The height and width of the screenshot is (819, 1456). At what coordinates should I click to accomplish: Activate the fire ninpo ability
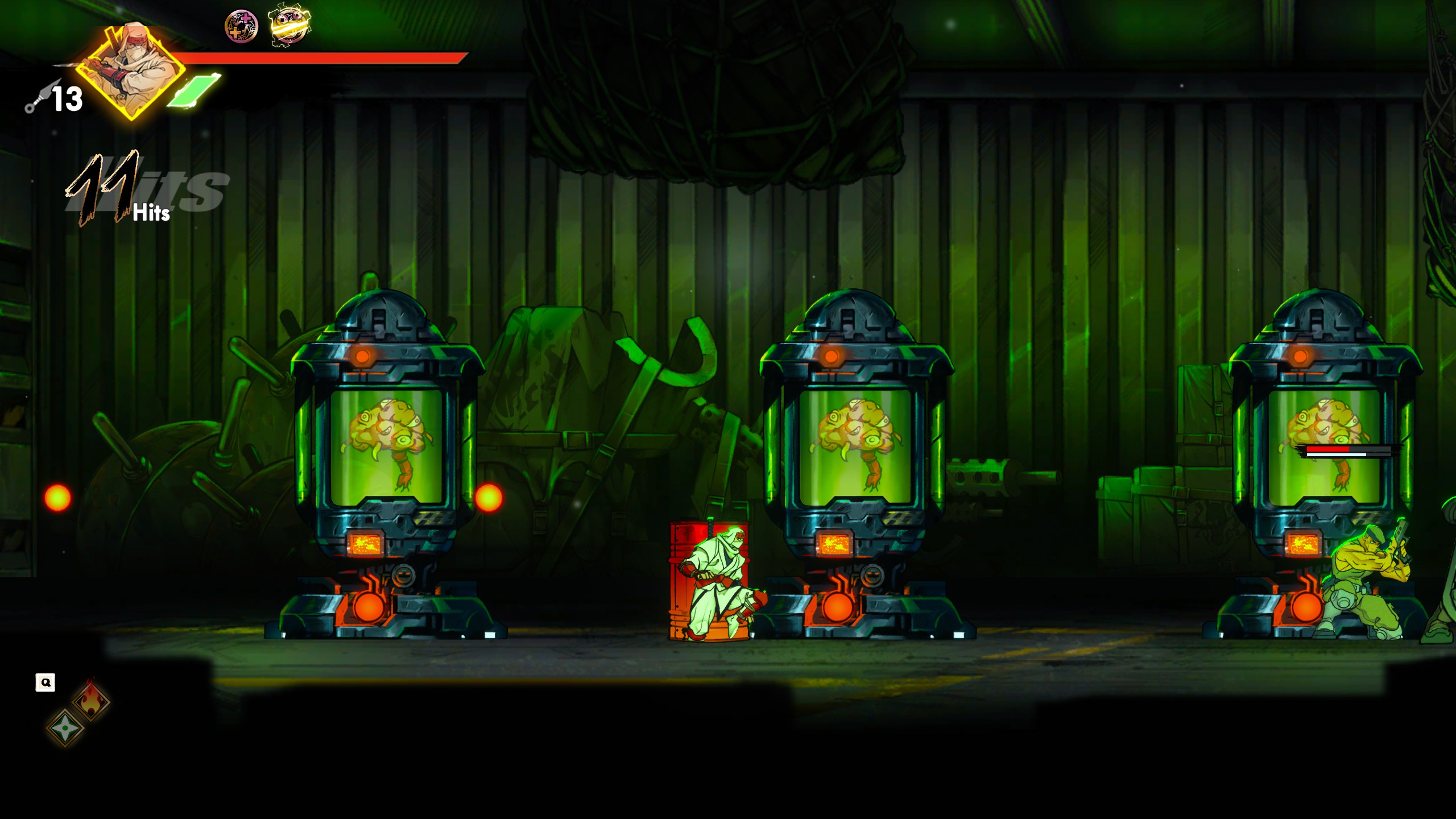[x=91, y=700]
